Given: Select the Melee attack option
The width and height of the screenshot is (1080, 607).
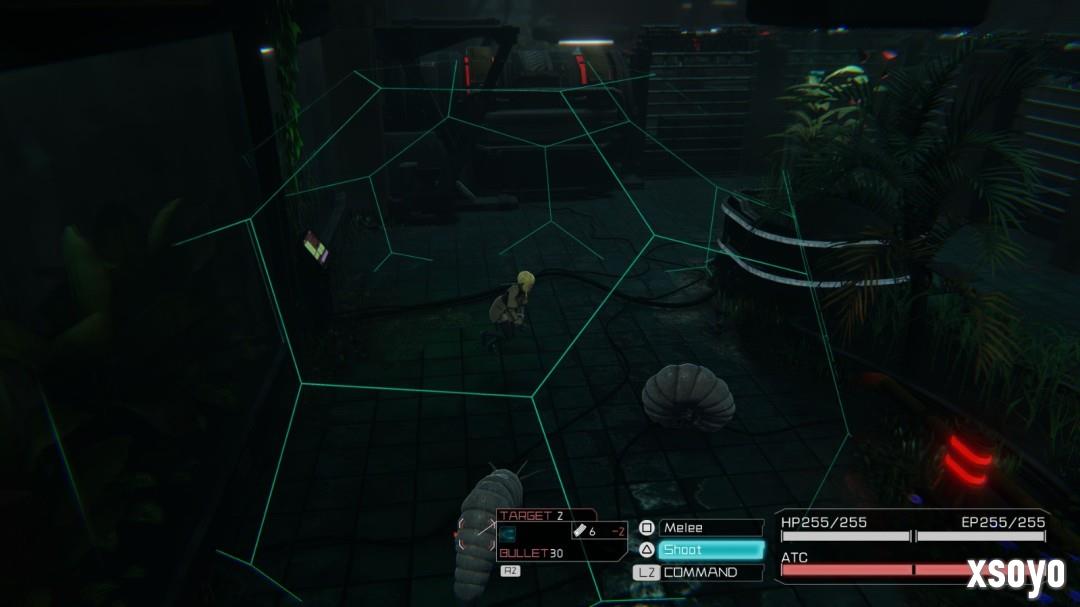Looking at the screenshot, I should click(x=710, y=528).
